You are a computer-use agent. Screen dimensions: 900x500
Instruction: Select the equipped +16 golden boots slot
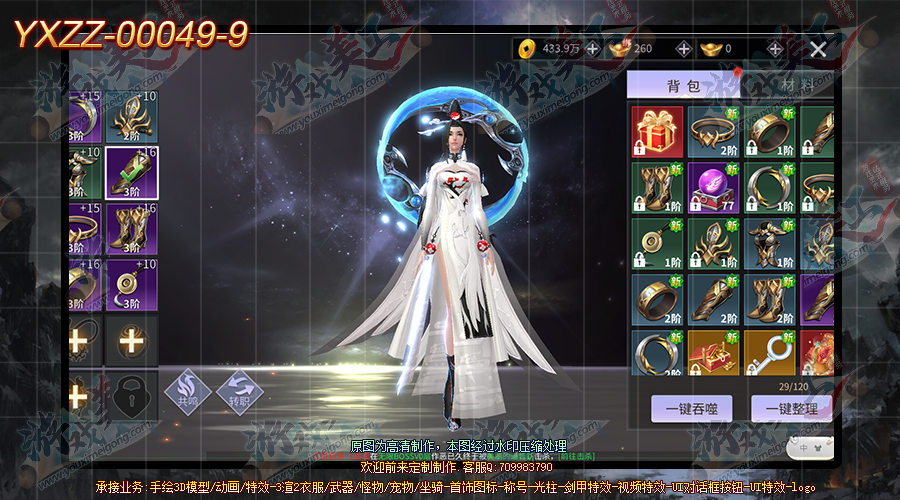131,229
